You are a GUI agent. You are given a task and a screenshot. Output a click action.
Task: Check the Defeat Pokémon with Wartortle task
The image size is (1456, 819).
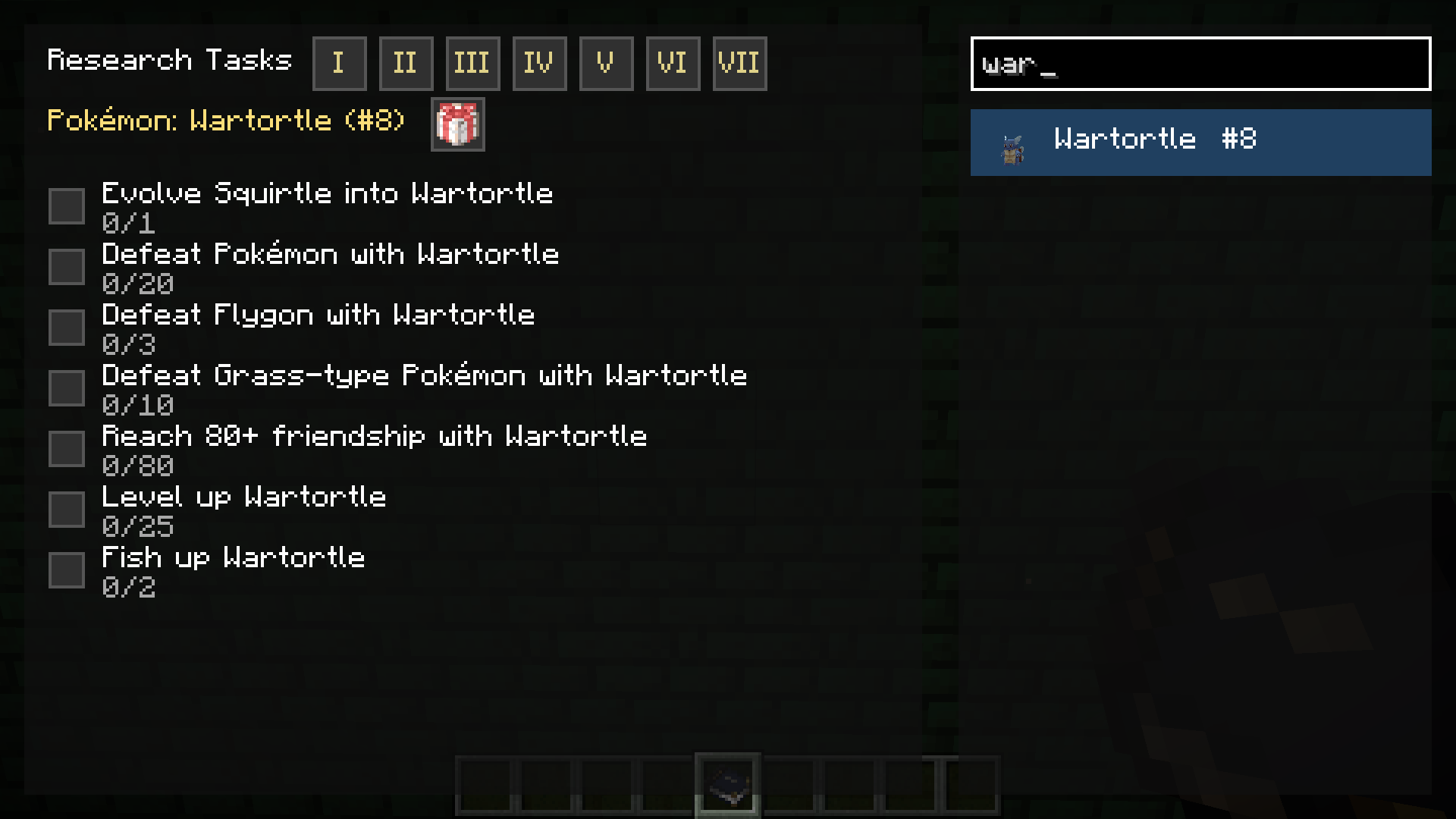67,266
